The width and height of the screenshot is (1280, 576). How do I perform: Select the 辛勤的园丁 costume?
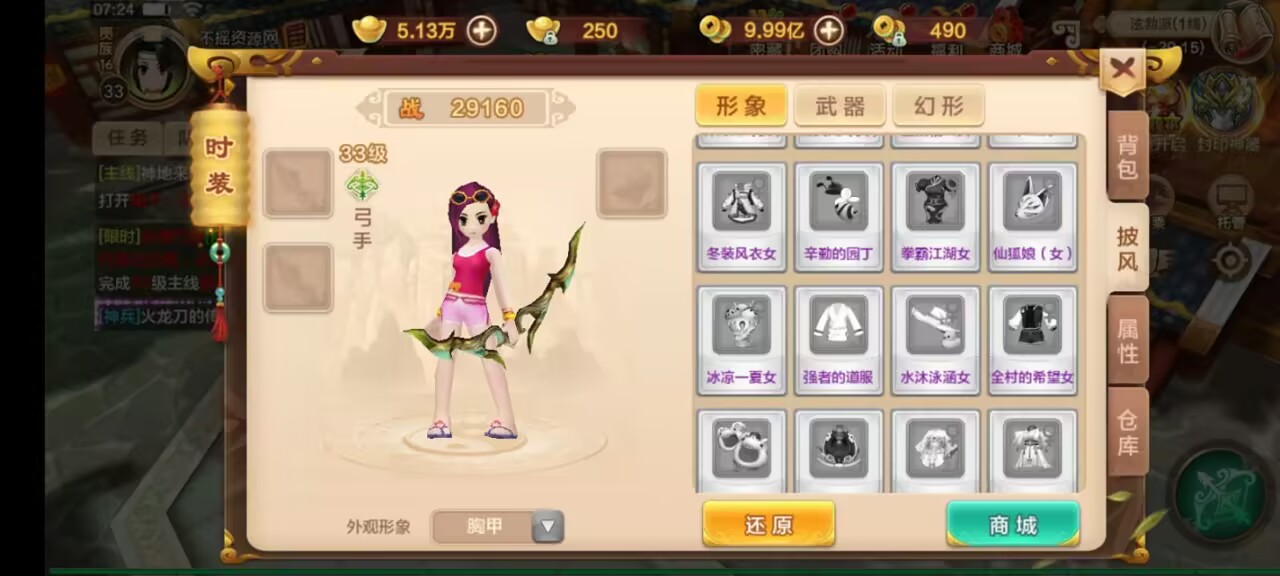pyautogui.click(x=838, y=216)
